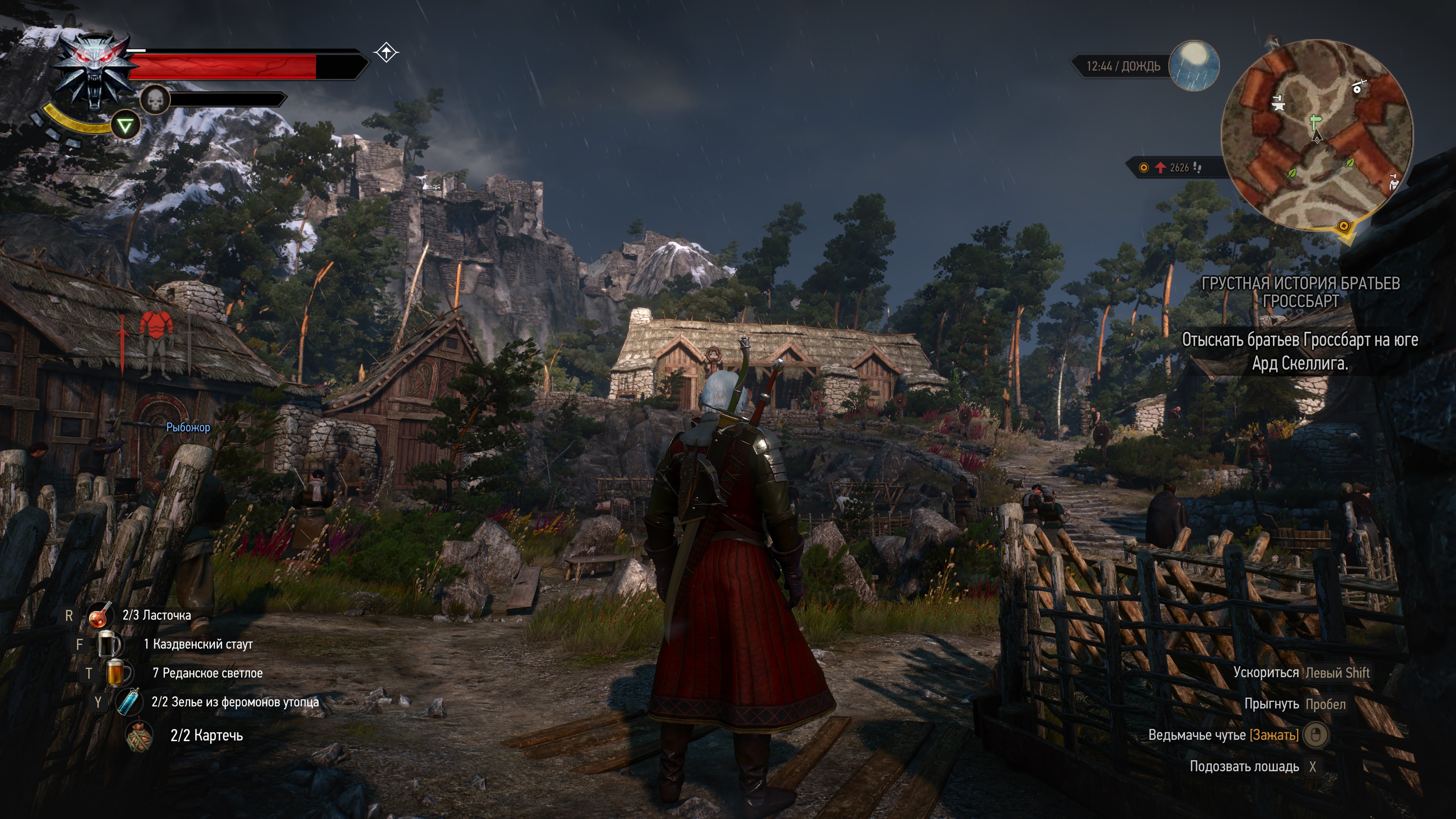The height and width of the screenshot is (819, 1456).
Task: Click the skull toxicity icon
Action: pos(155,100)
